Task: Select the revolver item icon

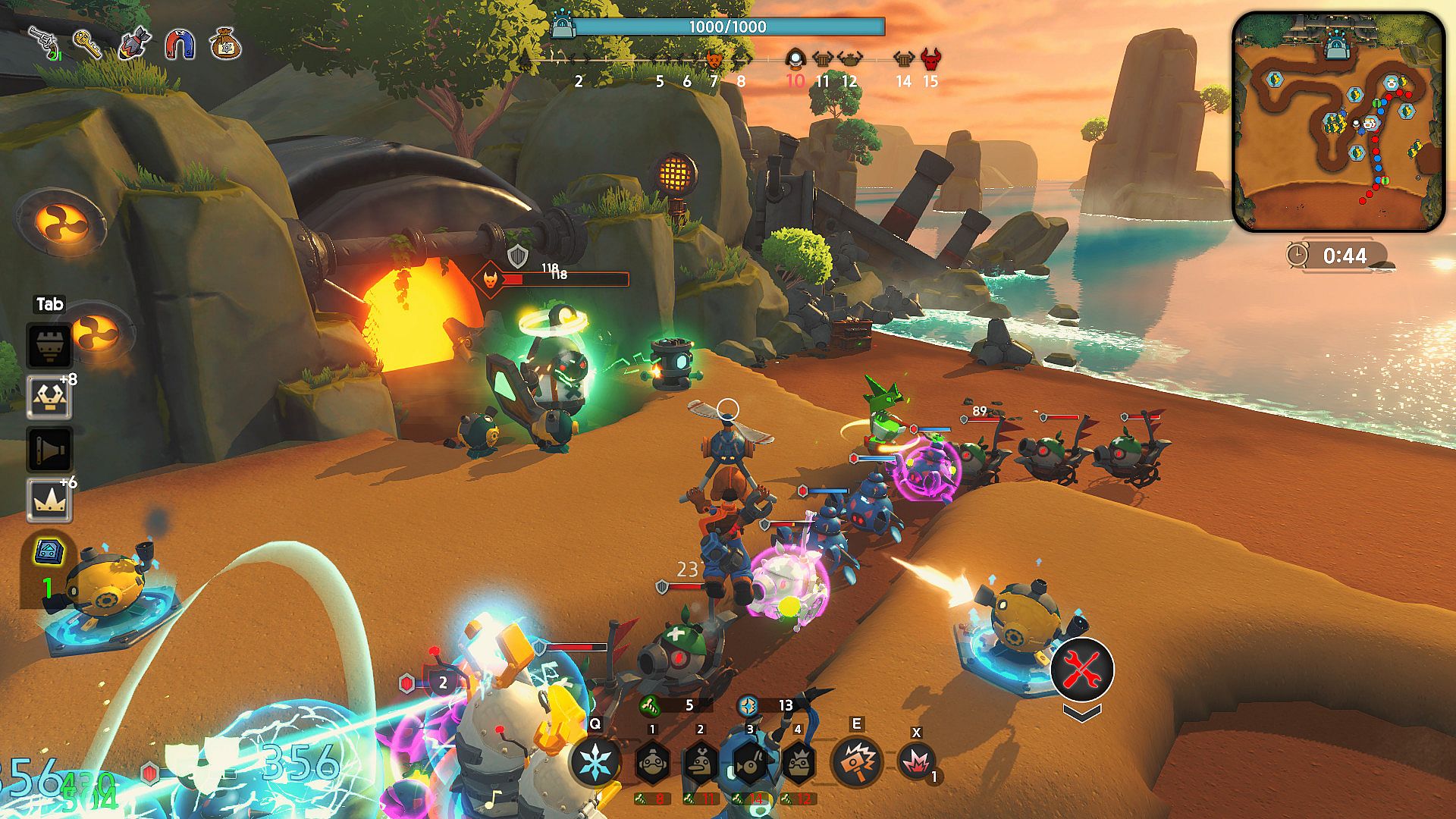Action: tap(44, 42)
